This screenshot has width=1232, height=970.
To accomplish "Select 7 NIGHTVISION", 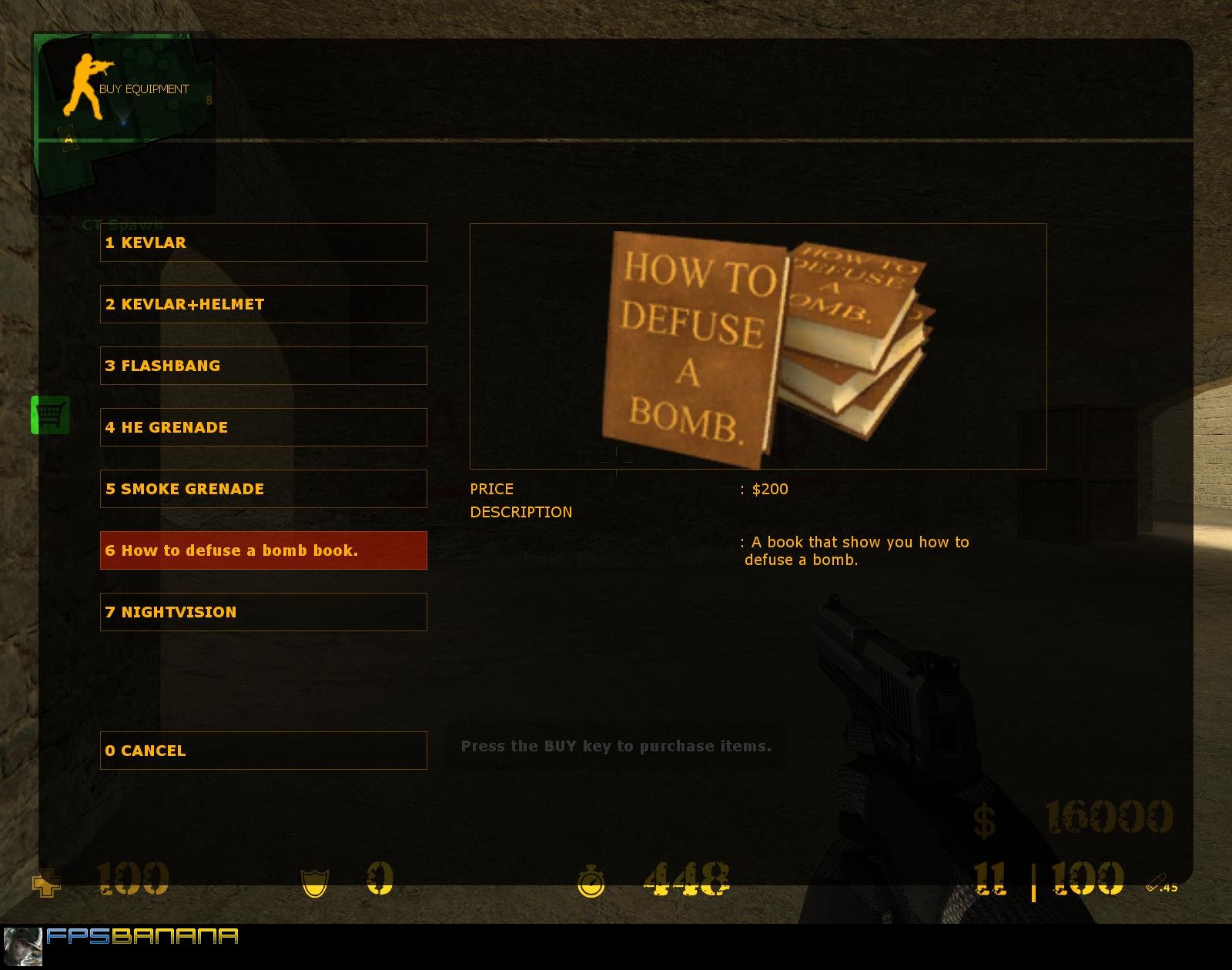I will pos(263,612).
